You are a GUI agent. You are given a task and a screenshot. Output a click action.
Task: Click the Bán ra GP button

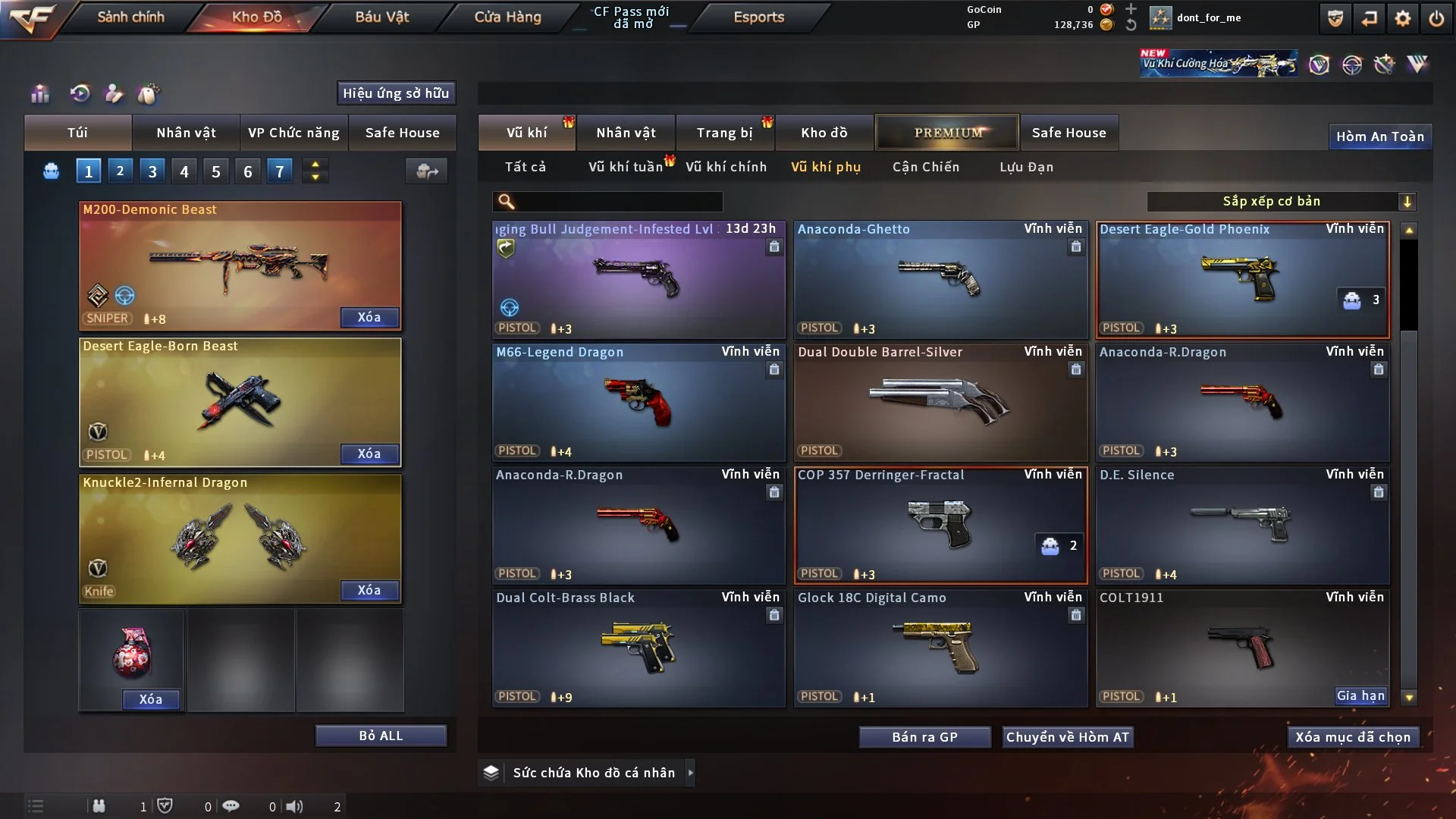coord(924,737)
